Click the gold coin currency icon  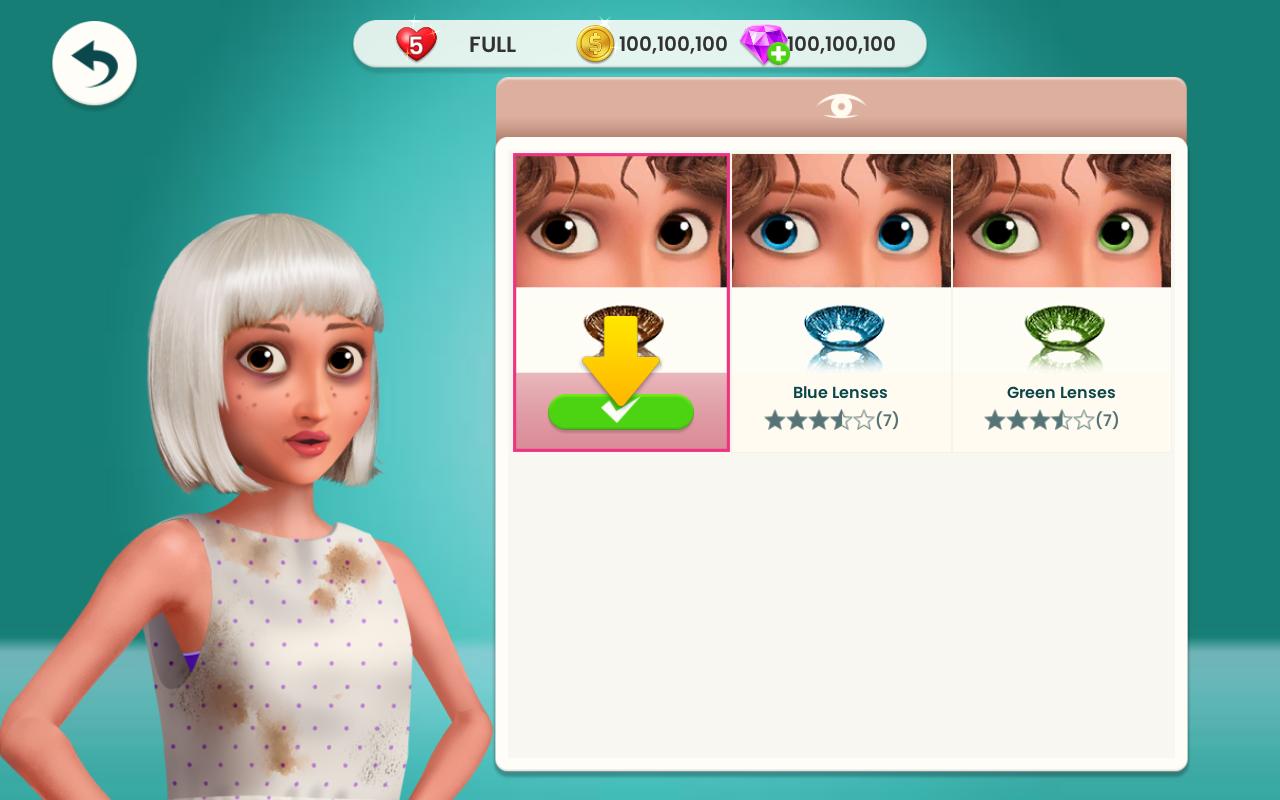tap(595, 43)
